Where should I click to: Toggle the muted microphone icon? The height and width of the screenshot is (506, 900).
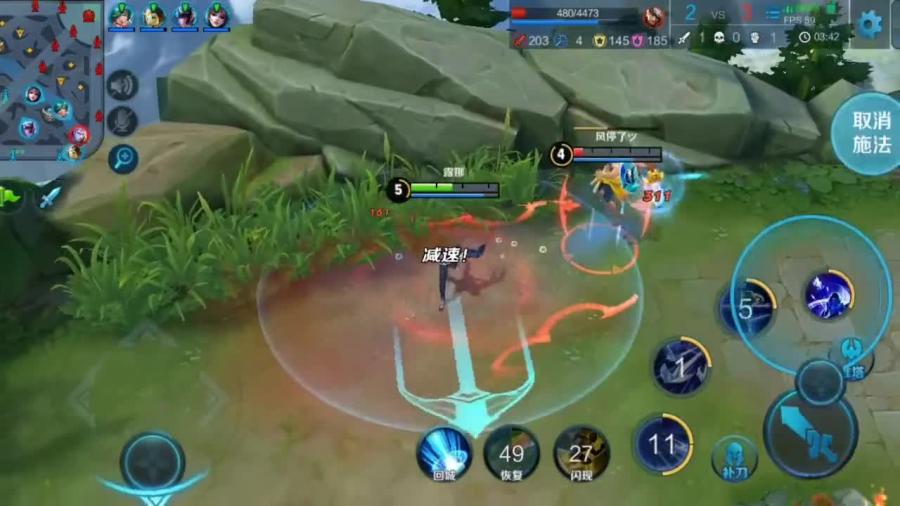[122, 121]
